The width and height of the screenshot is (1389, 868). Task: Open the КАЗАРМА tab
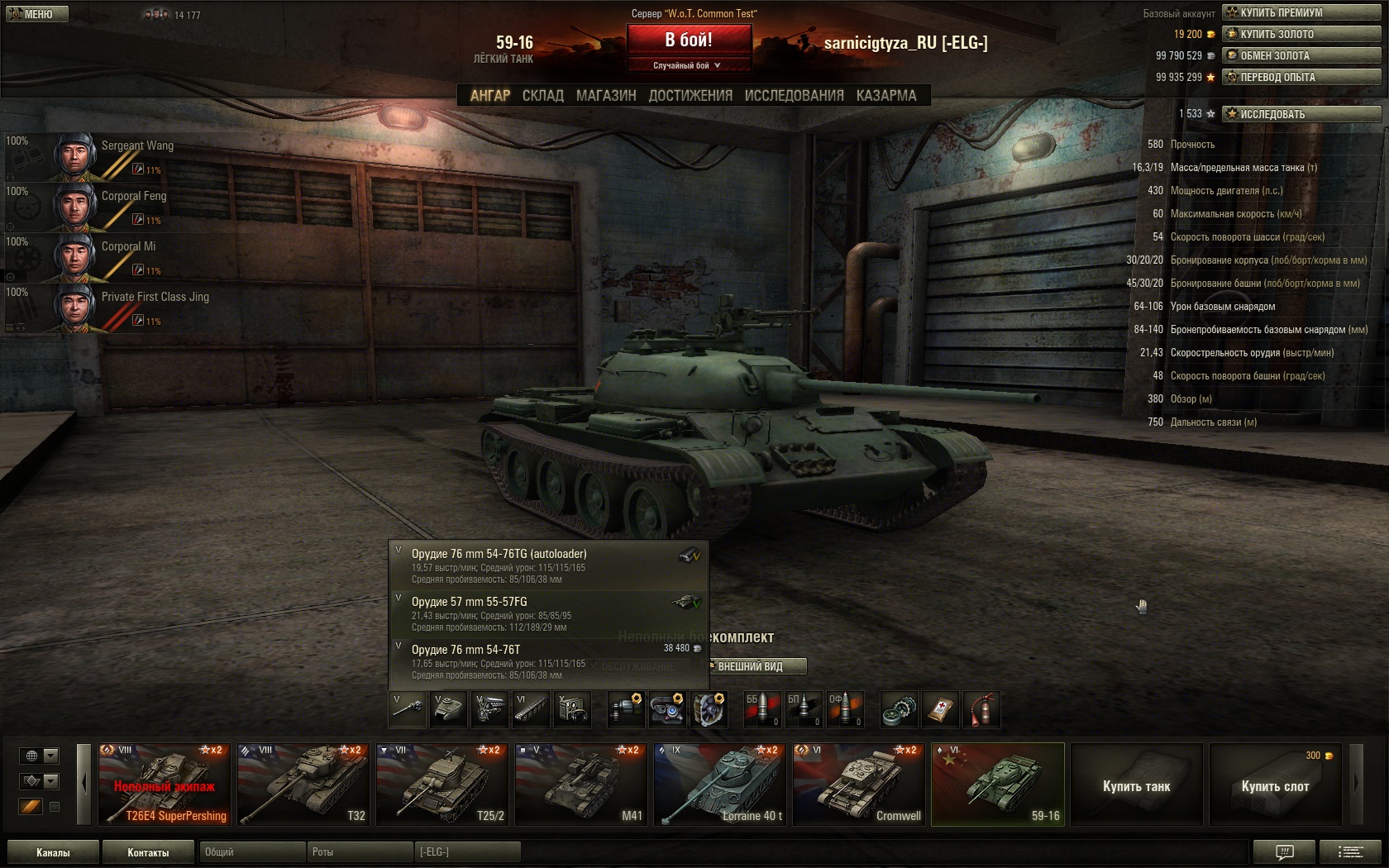coord(886,96)
